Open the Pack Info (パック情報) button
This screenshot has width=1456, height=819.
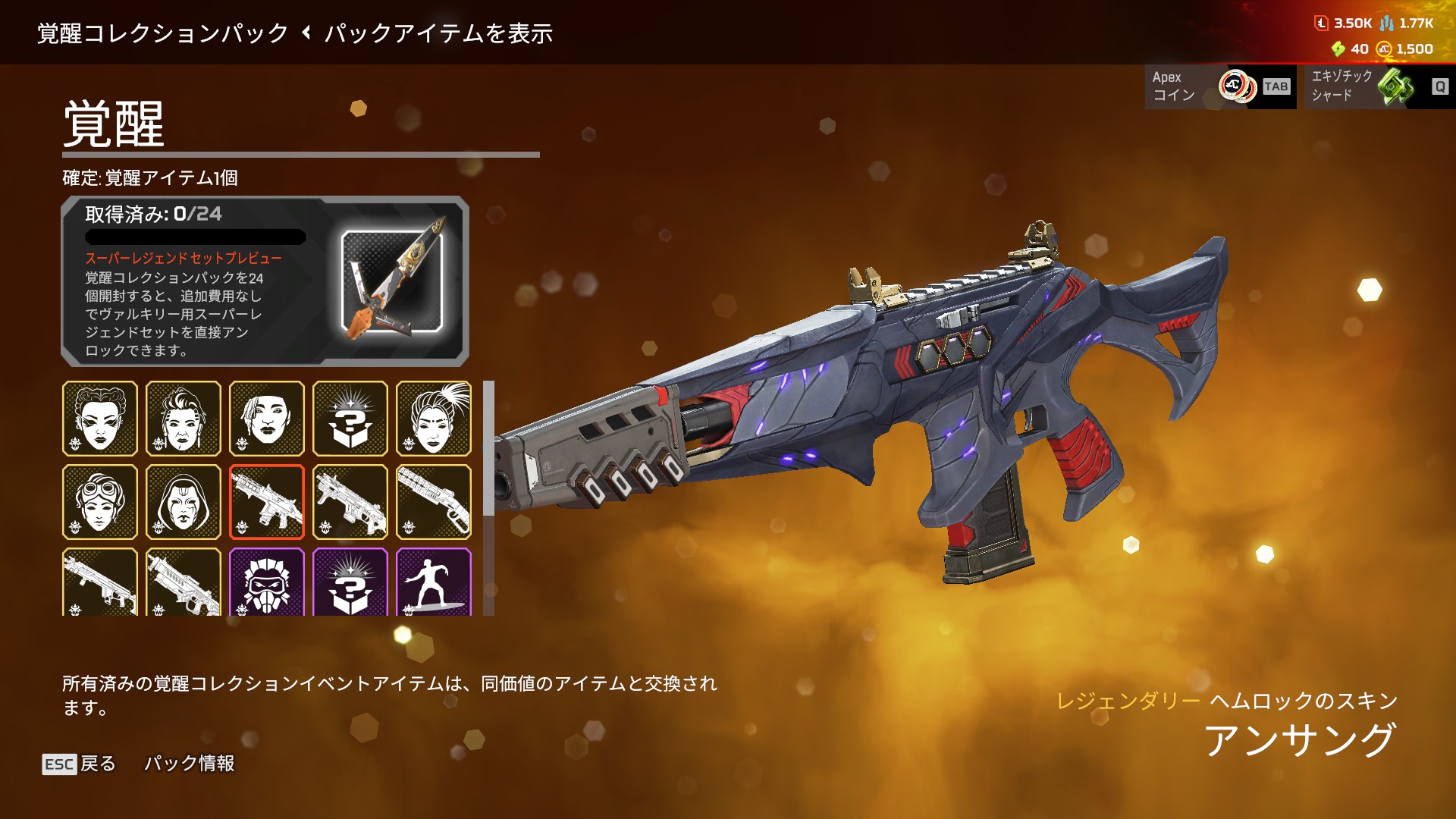pos(189,764)
